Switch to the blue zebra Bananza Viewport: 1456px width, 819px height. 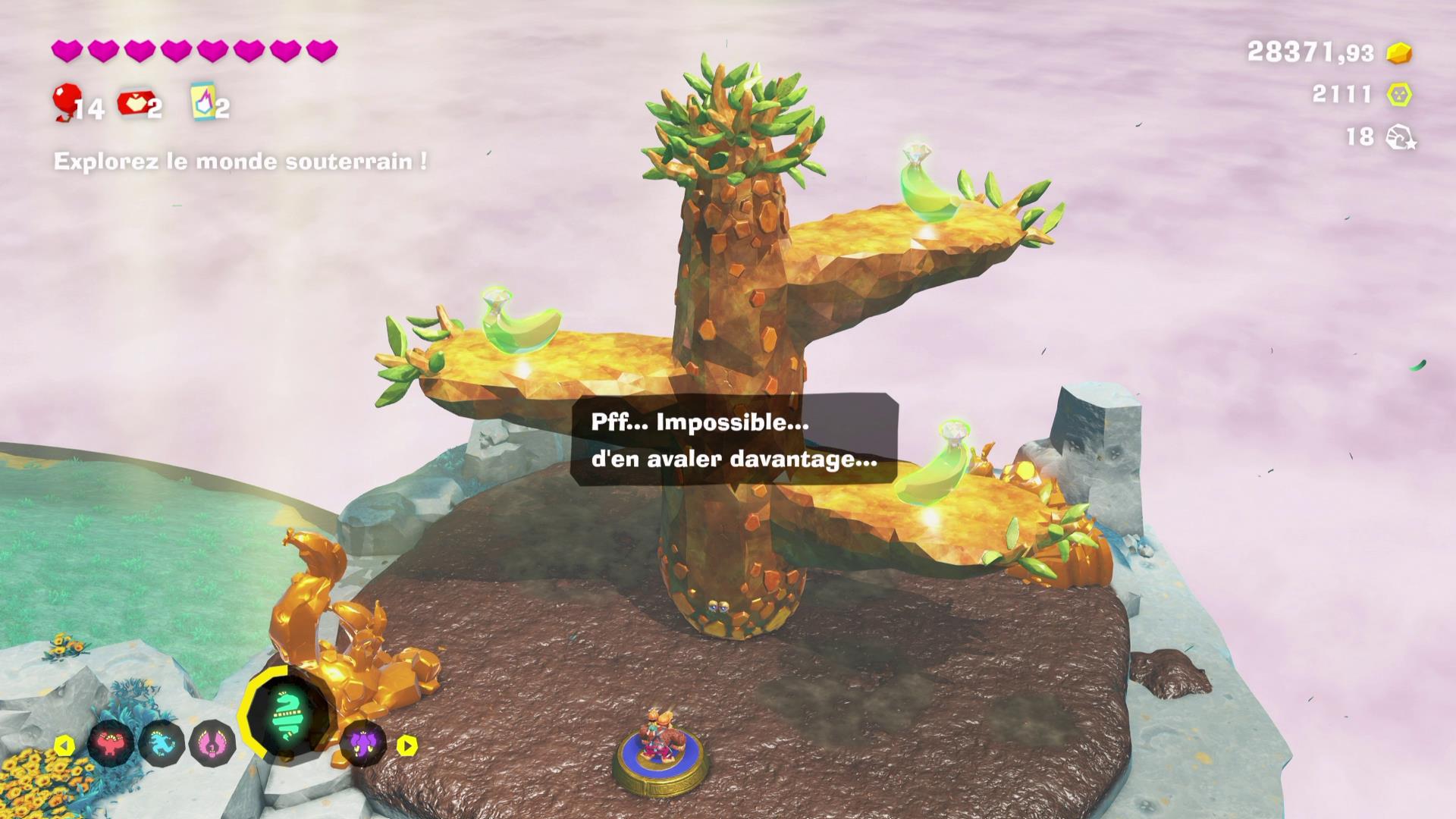pos(162,744)
